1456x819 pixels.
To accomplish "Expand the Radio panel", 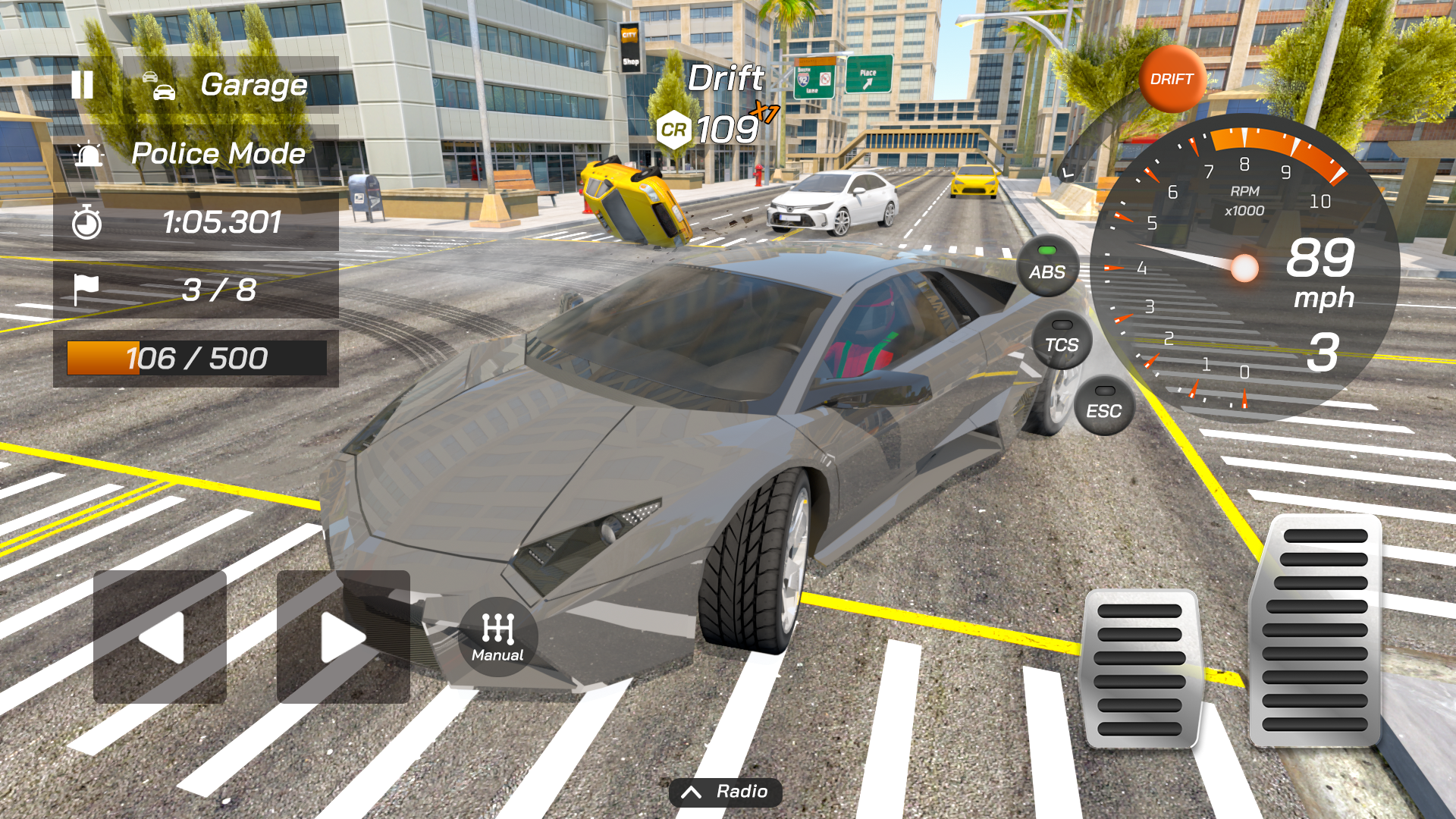I will pyautogui.click(x=726, y=792).
